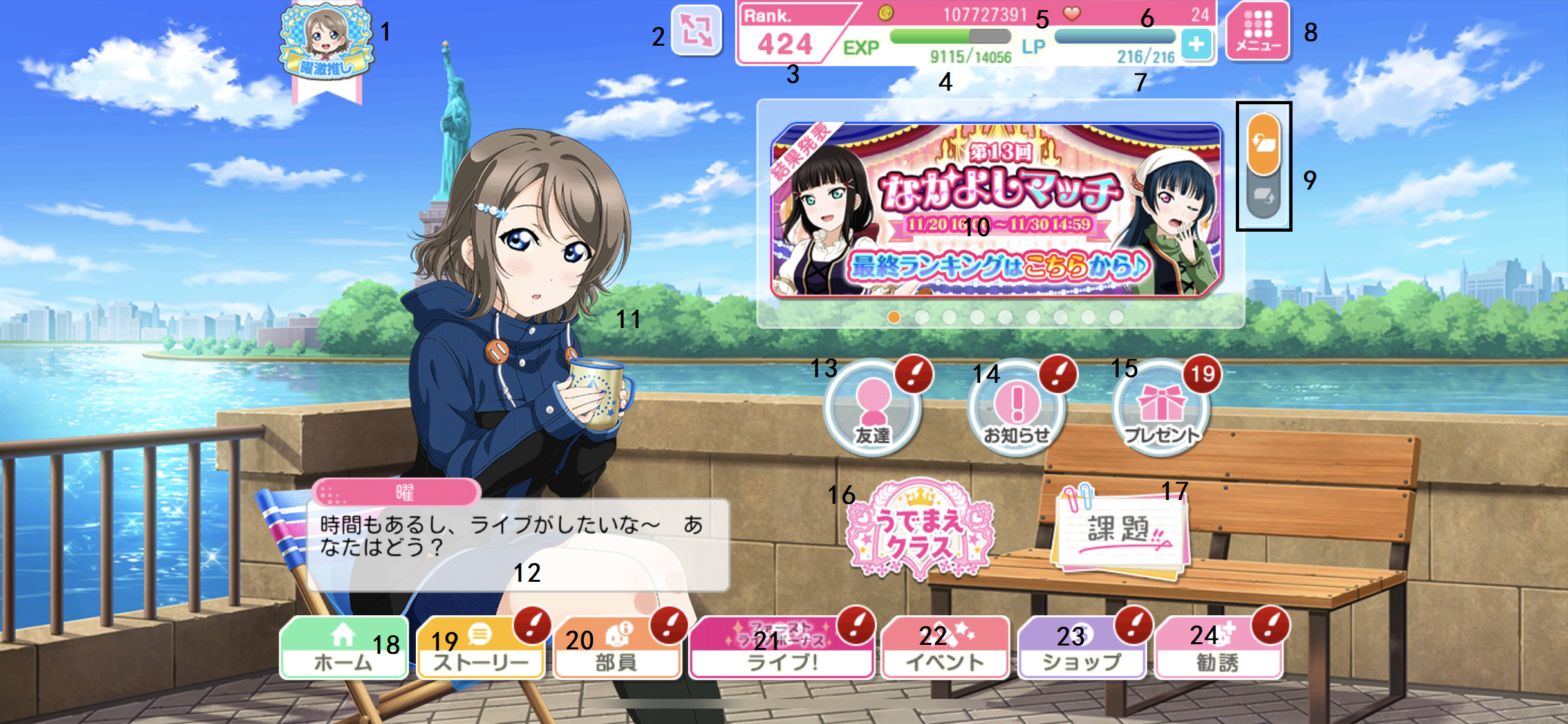Select the second banner page dot
Viewport: 1568px width, 724px height.
(x=922, y=317)
